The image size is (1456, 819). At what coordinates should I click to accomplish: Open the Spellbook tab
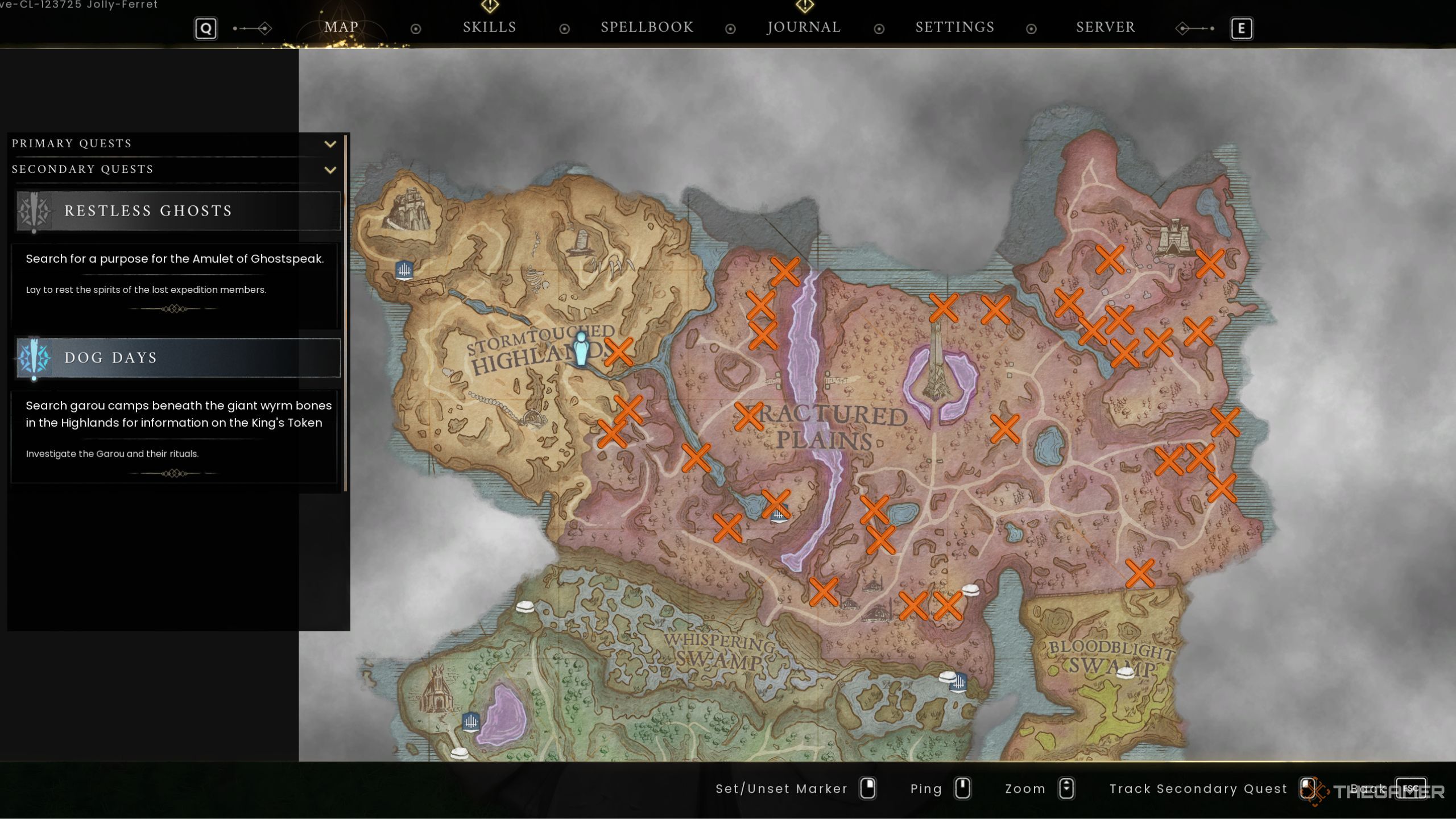[647, 27]
